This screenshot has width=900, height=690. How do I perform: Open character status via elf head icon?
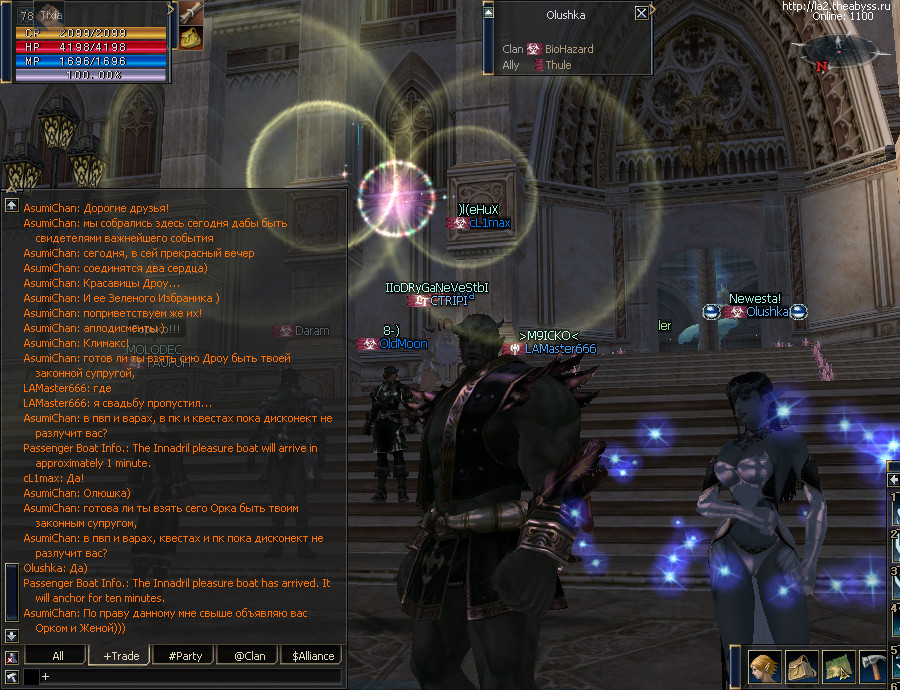(765, 667)
